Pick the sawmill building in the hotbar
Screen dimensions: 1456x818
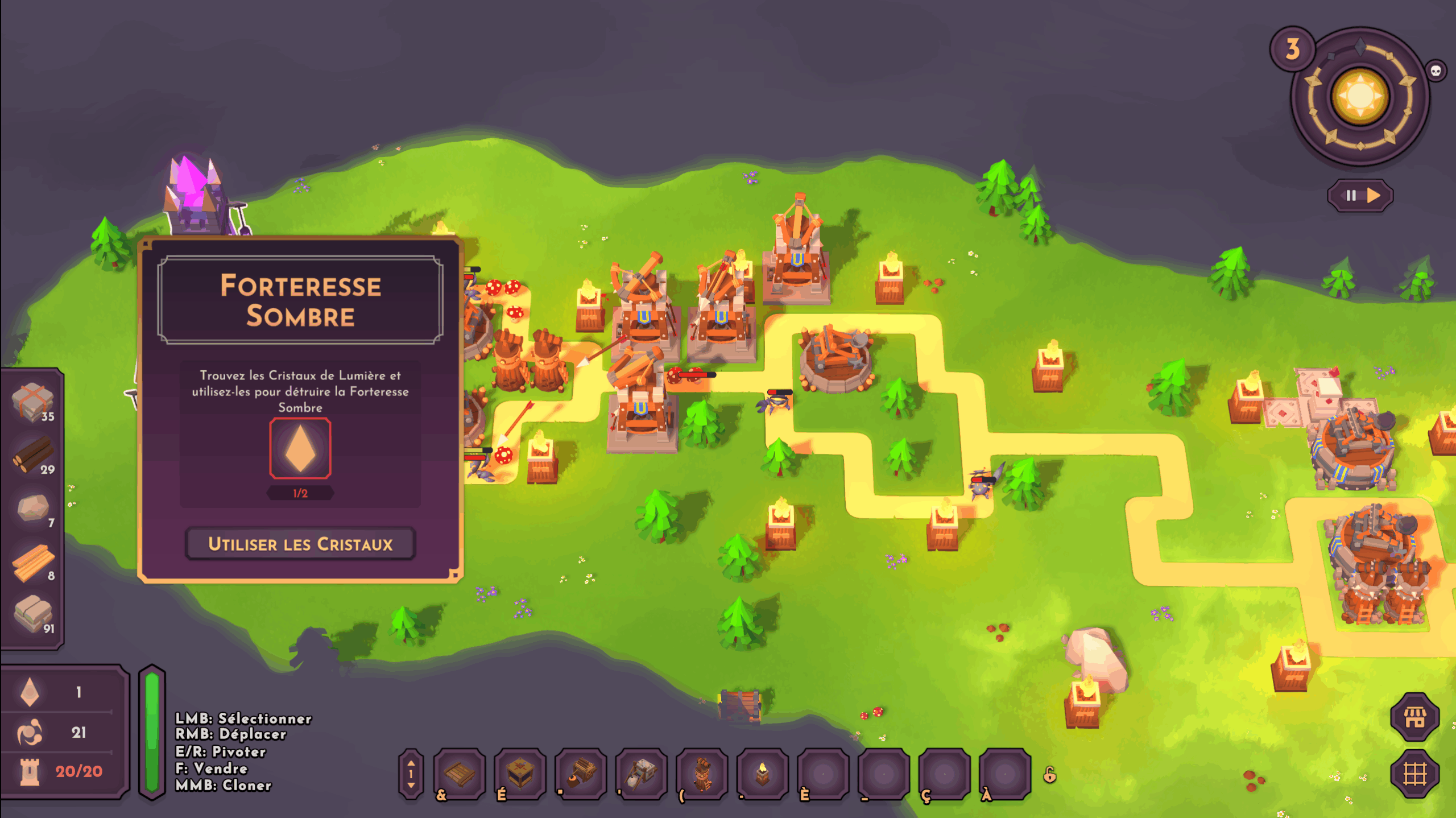pyautogui.click(x=581, y=774)
